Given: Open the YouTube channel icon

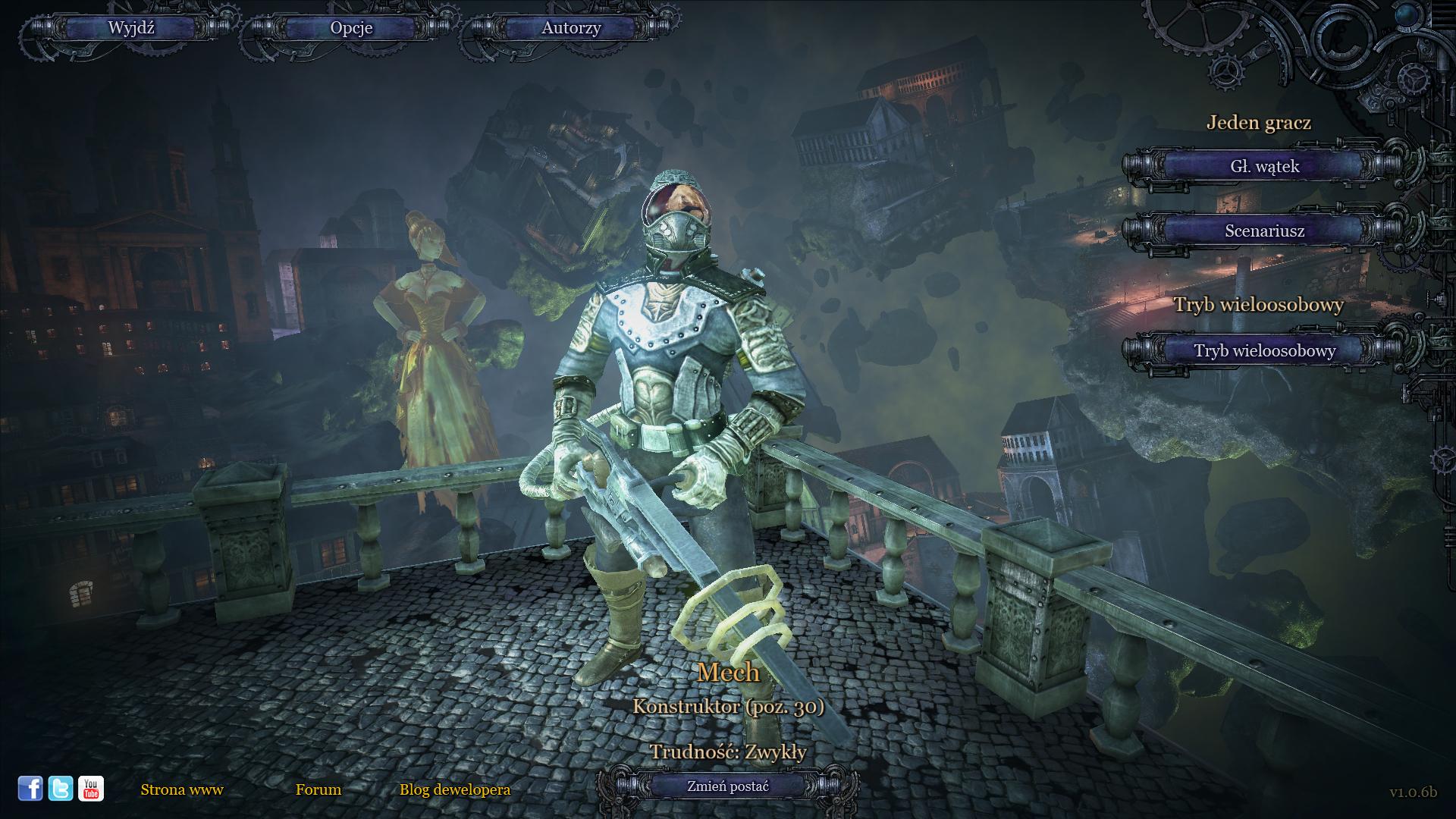Looking at the screenshot, I should coord(91,789).
